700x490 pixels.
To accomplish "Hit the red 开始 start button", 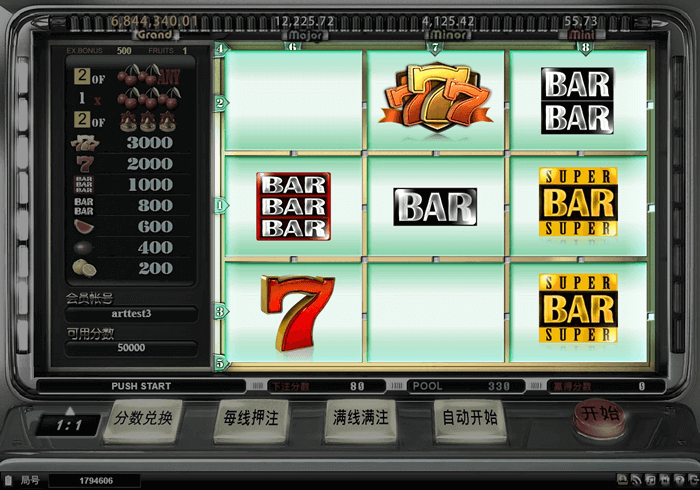I will 594,413.
